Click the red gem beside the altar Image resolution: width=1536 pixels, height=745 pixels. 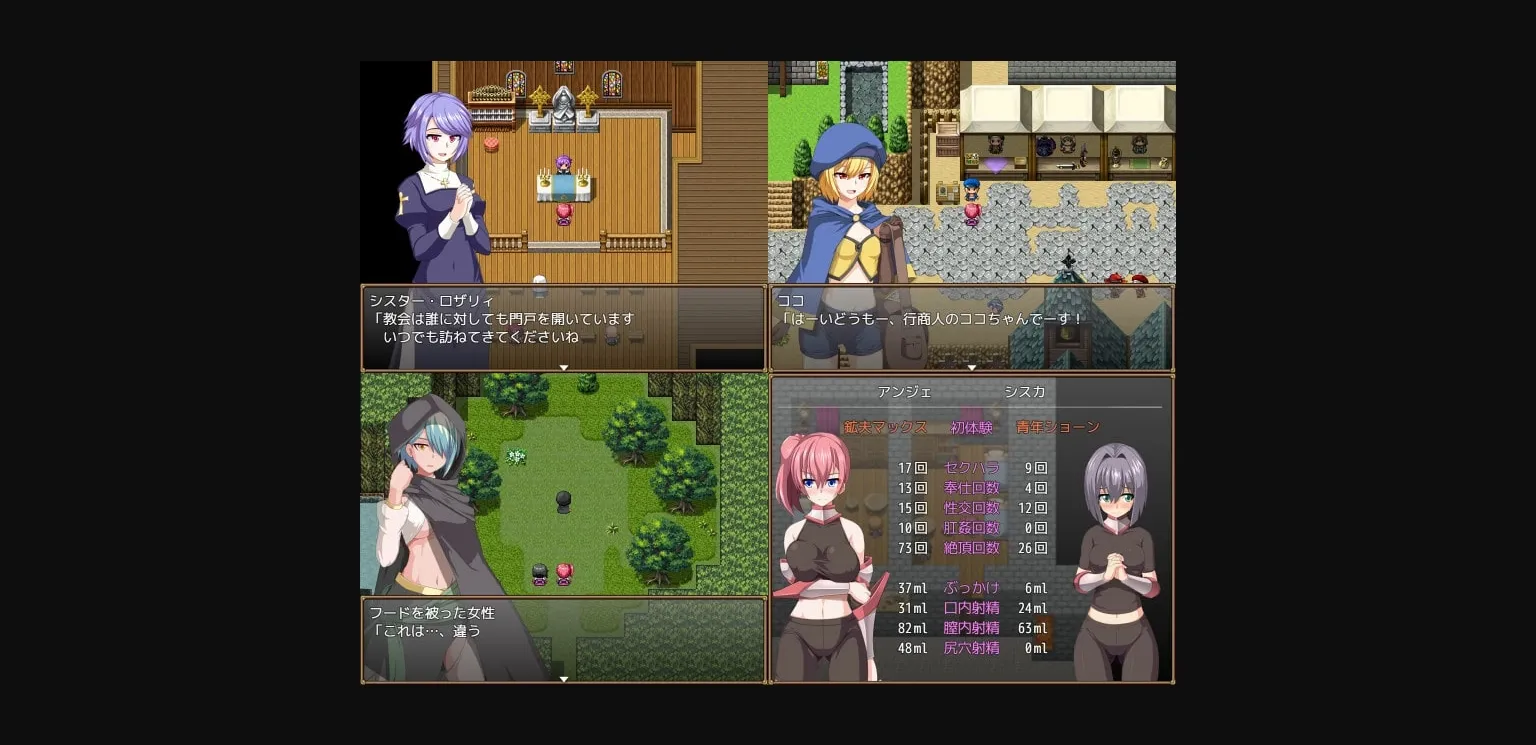click(x=491, y=144)
